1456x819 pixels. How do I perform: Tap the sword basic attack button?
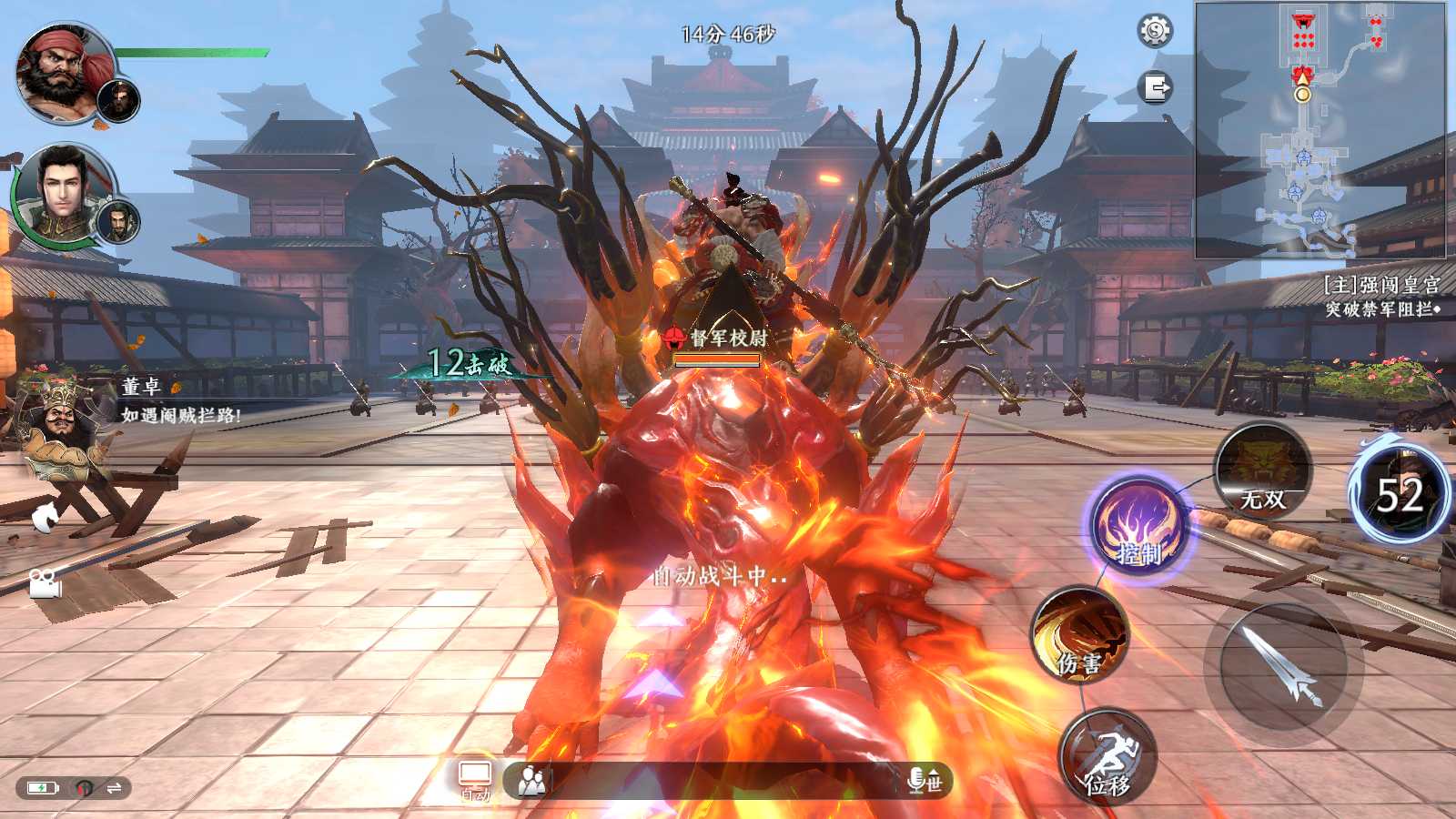click(x=1283, y=666)
